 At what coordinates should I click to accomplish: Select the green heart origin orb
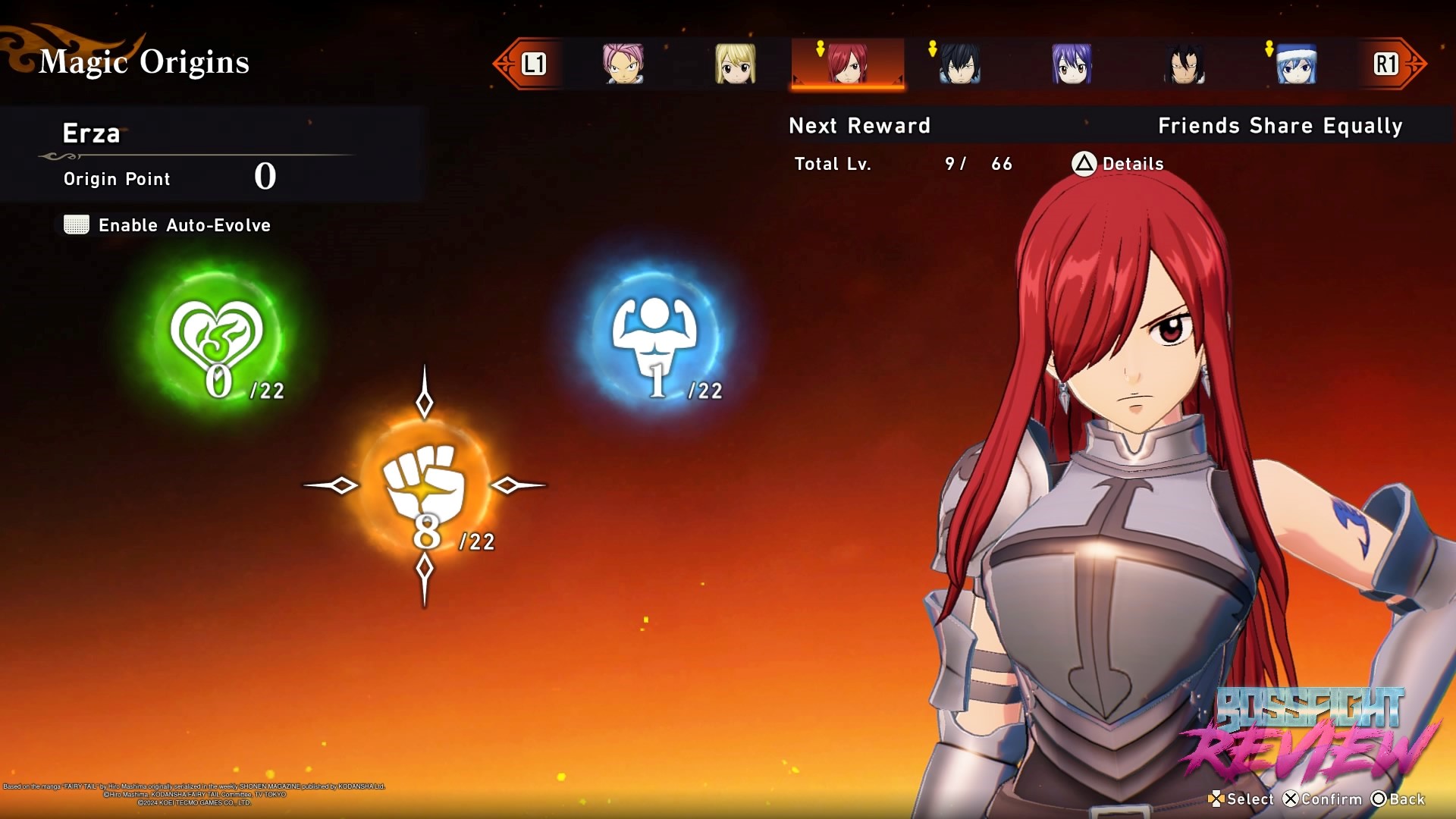pos(217,337)
